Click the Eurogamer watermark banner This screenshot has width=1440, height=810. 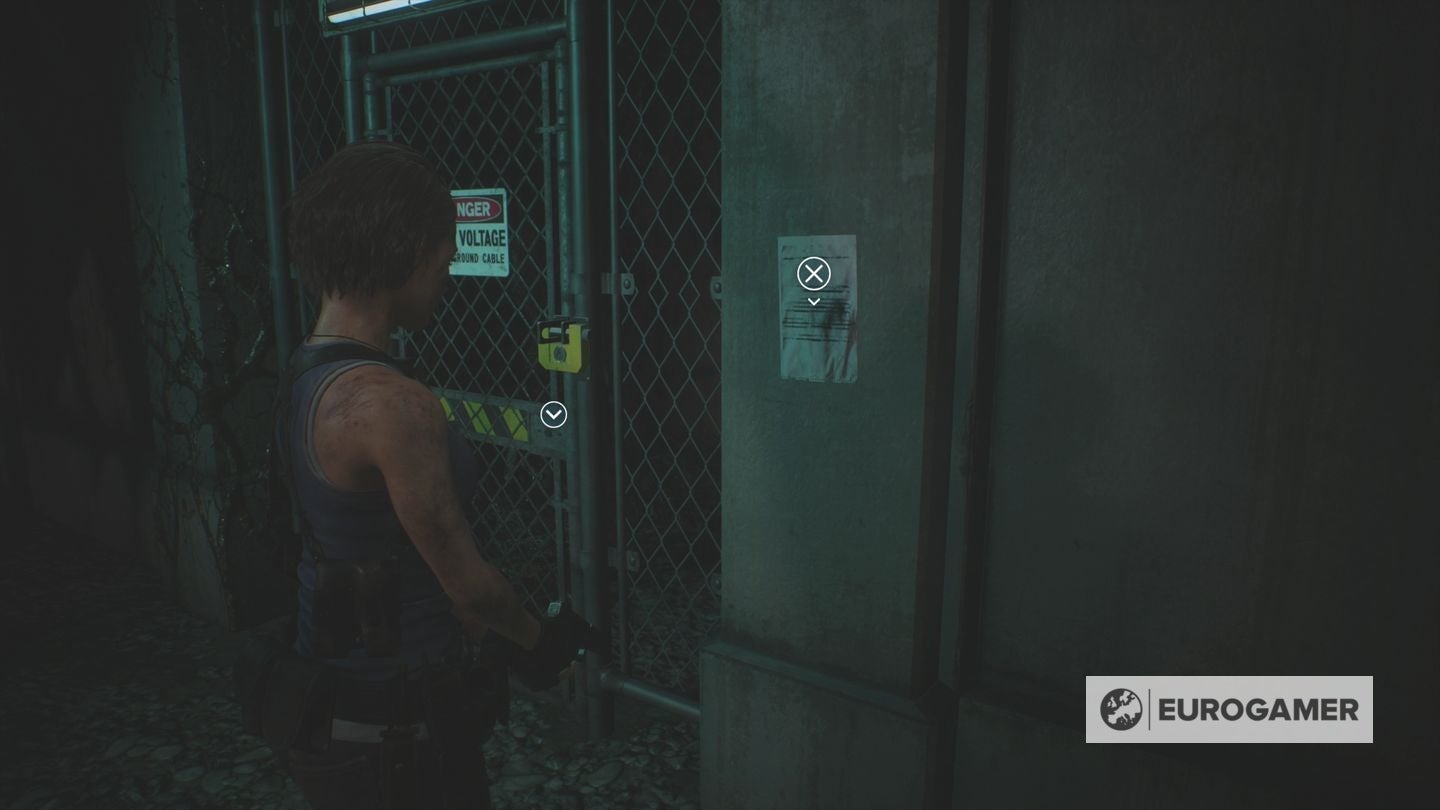[1228, 711]
